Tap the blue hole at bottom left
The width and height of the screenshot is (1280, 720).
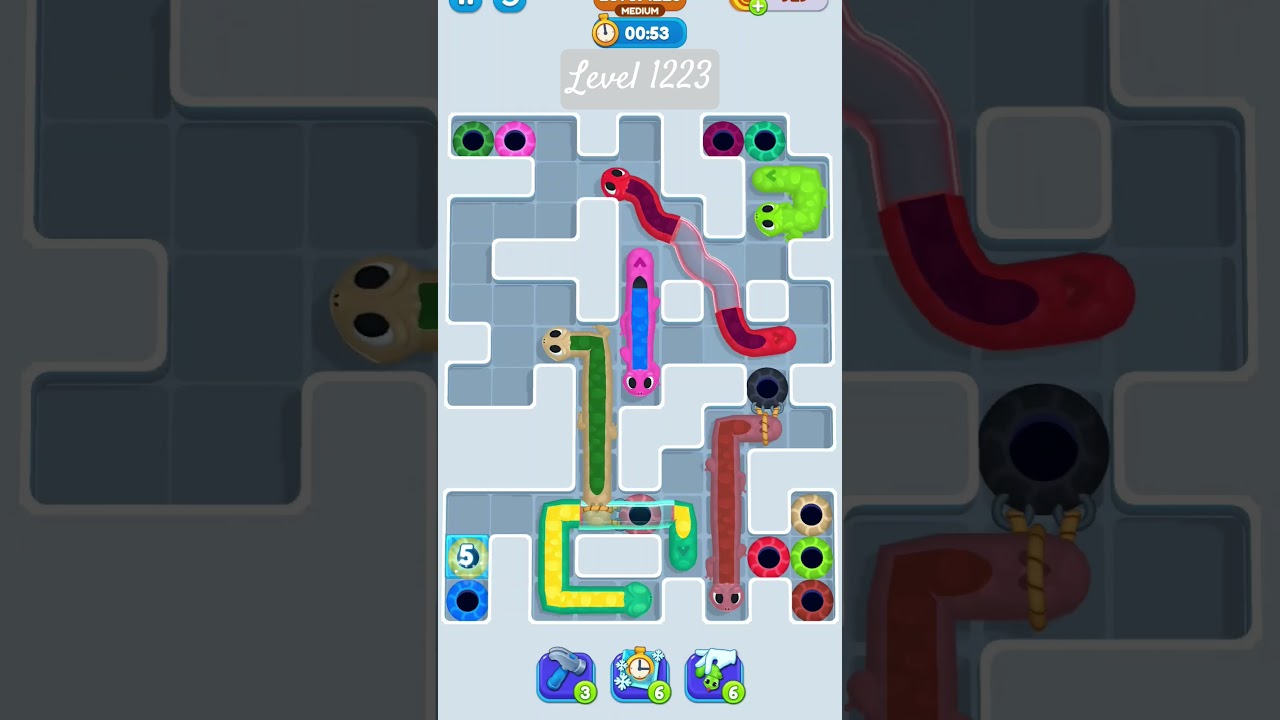click(466, 599)
